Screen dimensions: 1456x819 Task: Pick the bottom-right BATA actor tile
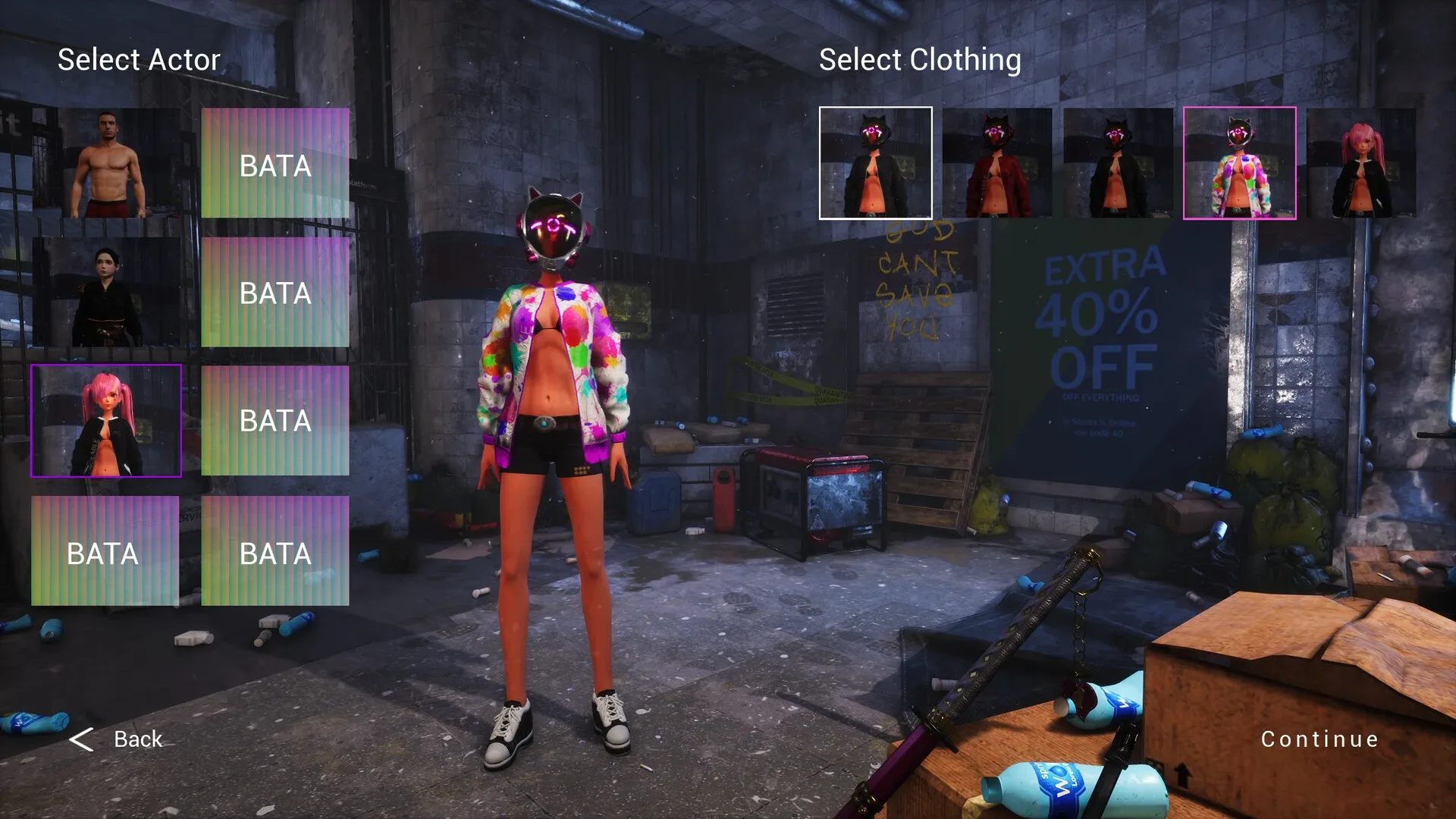pyautogui.click(x=275, y=554)
